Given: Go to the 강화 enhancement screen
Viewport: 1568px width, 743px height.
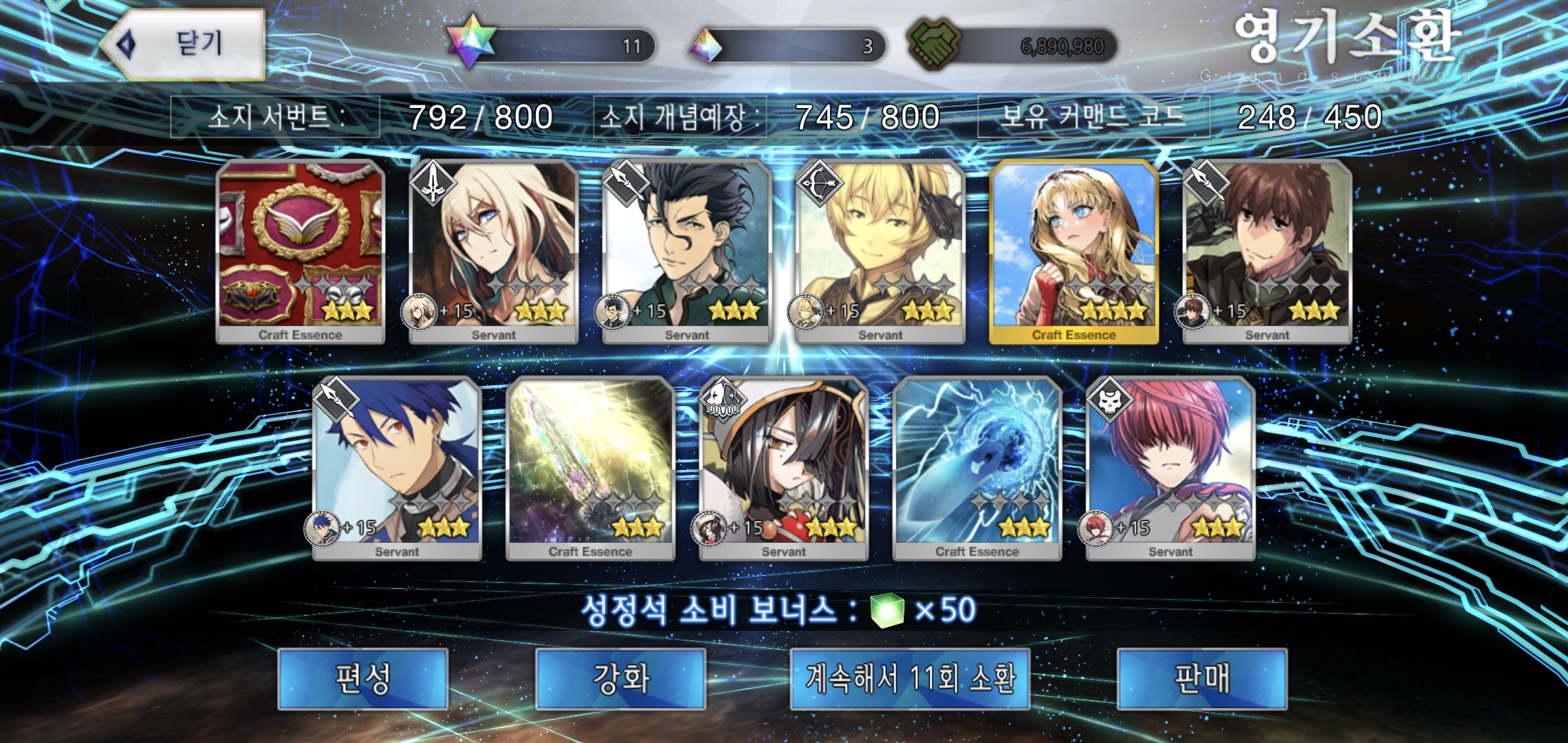Looking at the screenshot, I should [x=620, y=678].
